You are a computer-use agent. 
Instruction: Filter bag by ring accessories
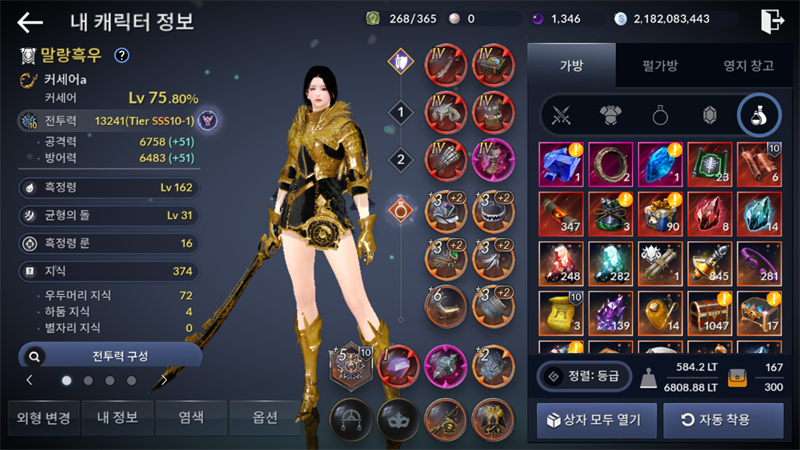tap(660, 115)
